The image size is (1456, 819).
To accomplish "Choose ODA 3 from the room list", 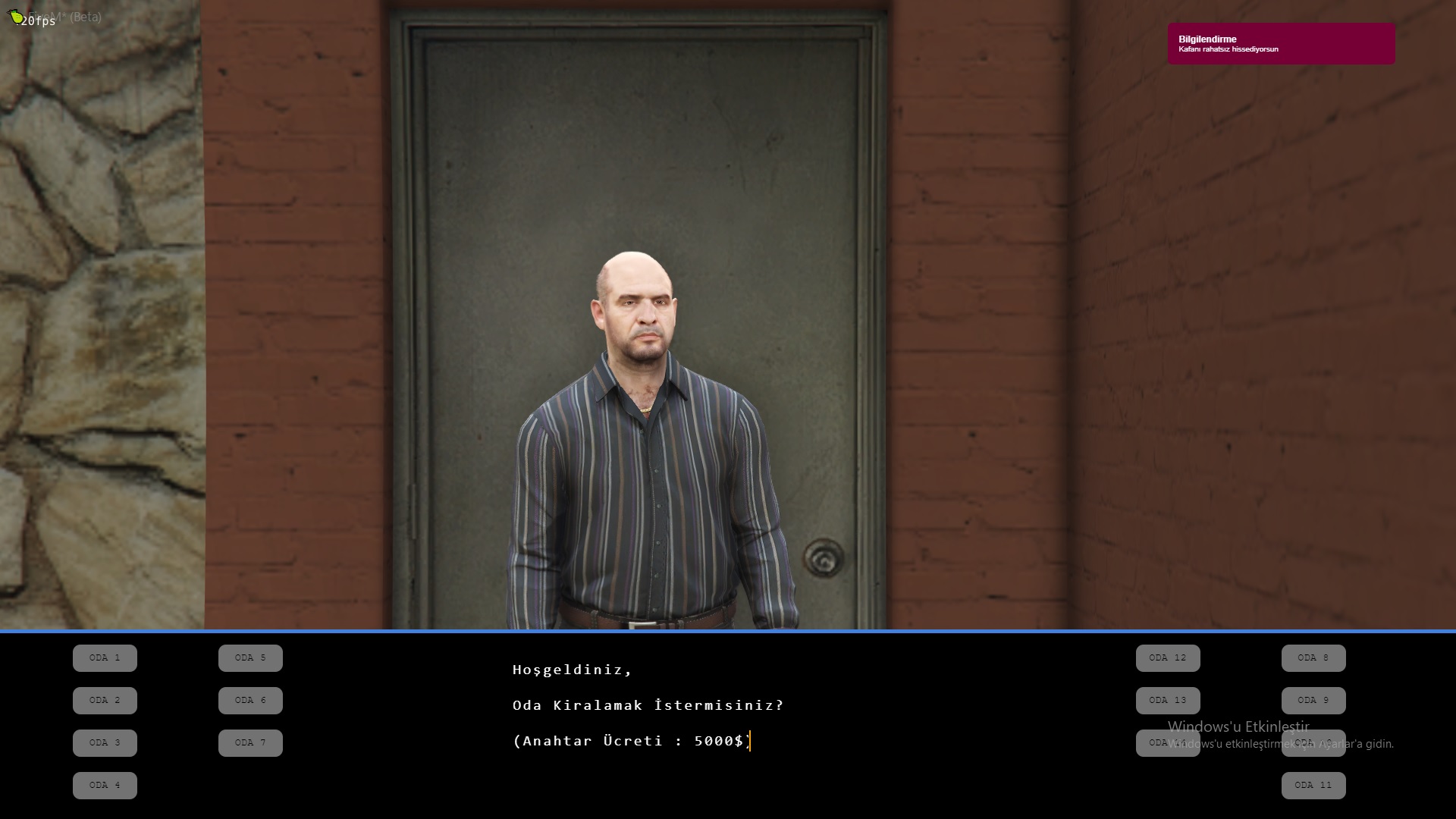I will [x=104, y=742].
